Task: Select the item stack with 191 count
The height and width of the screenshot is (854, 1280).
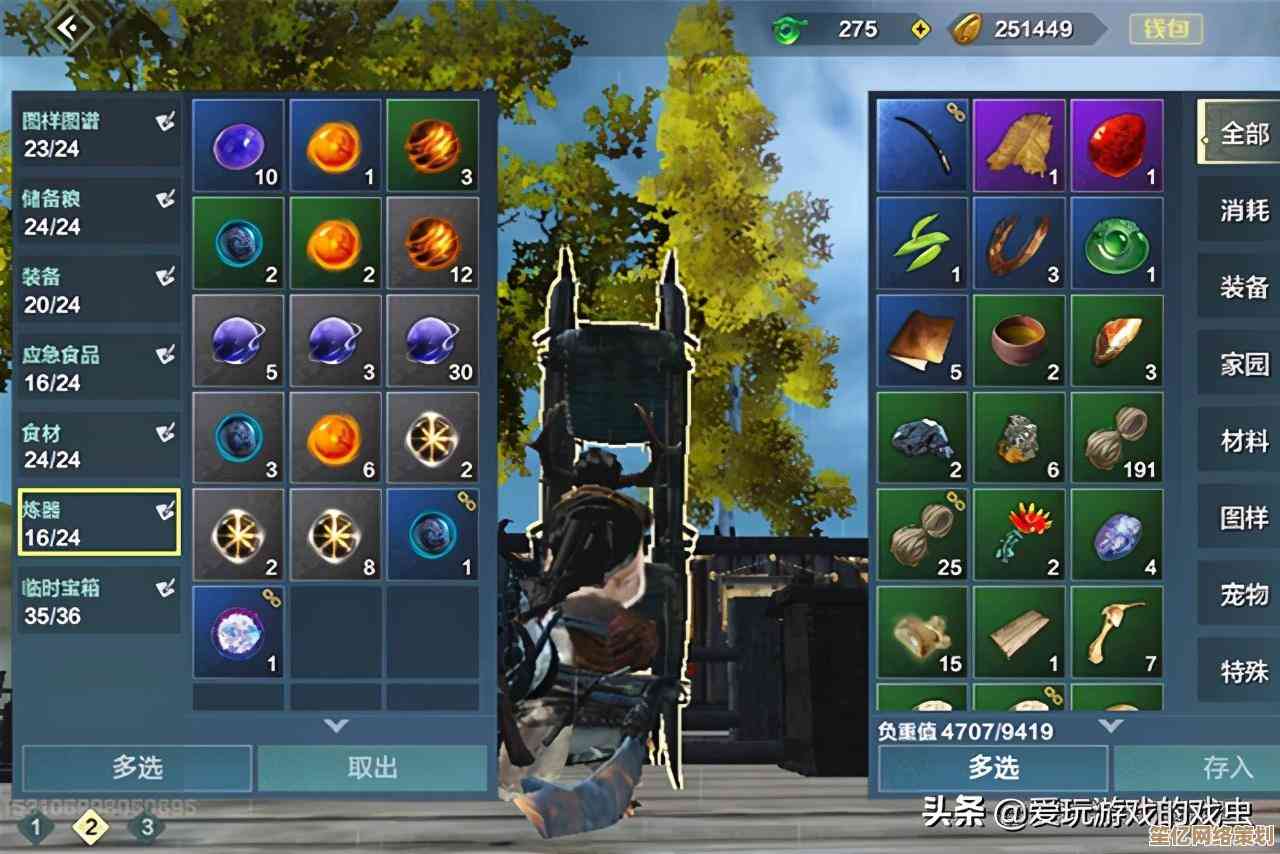Action: pyautogui.click(x=1117, y=437)
